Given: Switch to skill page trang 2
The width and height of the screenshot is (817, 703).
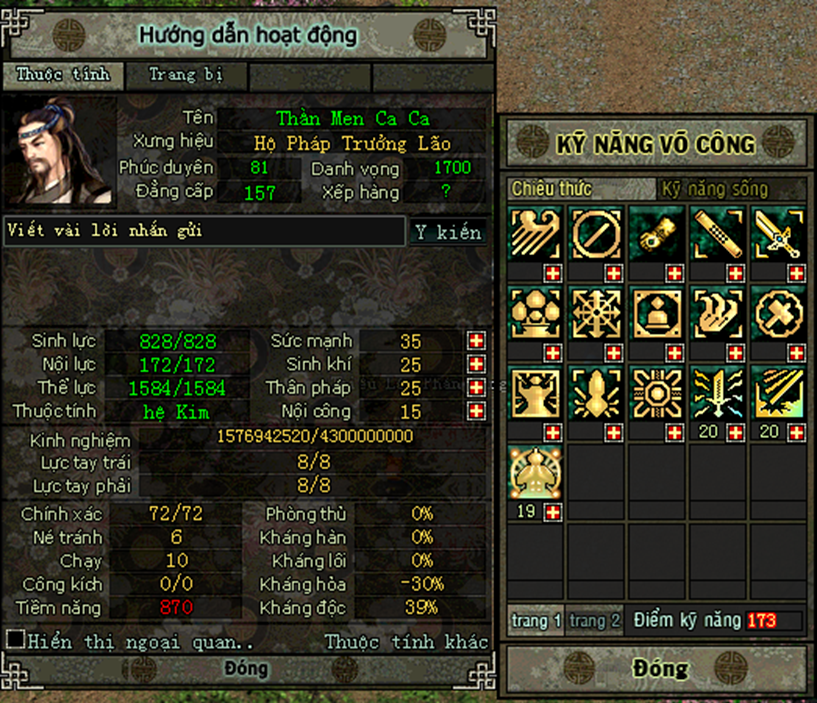Looking at the screenshot, I should (595, 621).
